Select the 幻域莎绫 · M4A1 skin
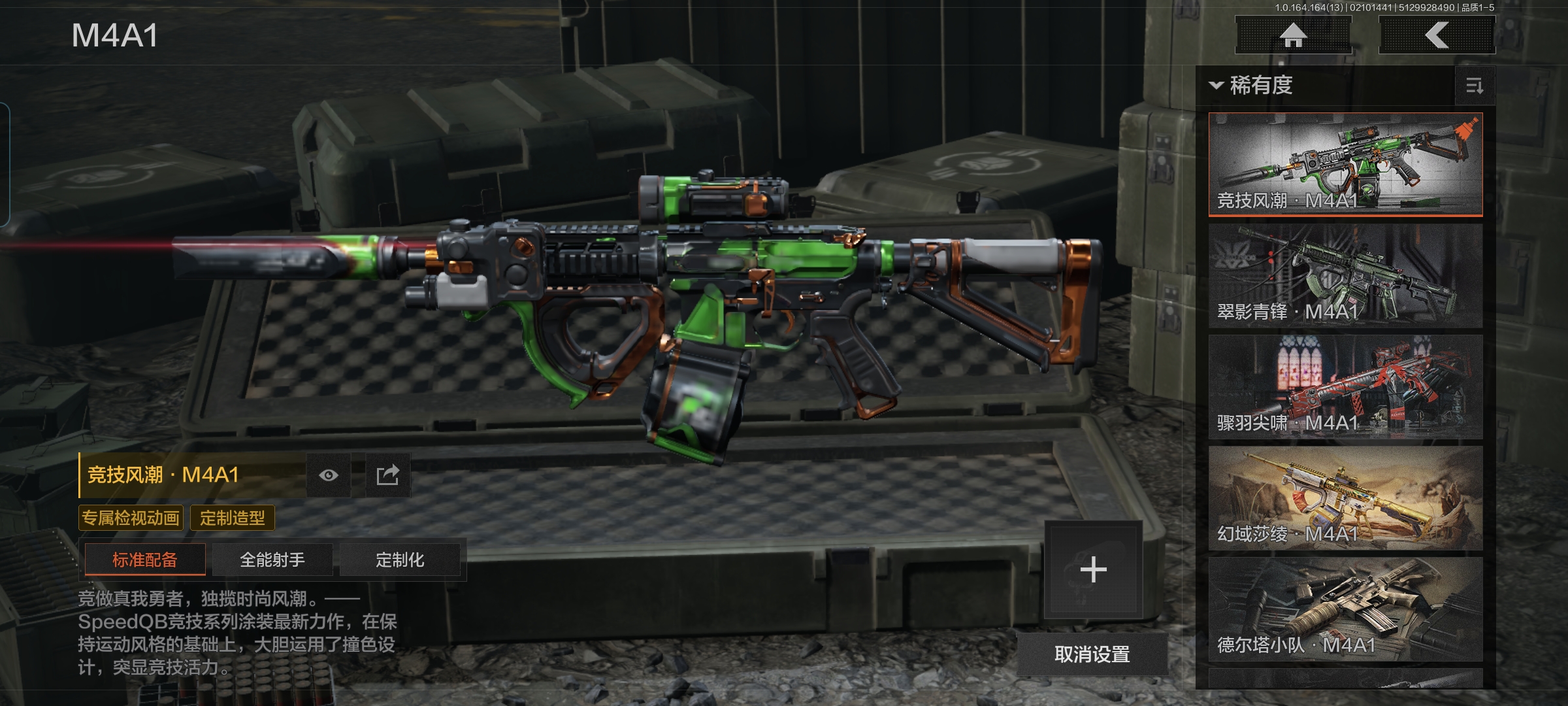 (1345, 497)
